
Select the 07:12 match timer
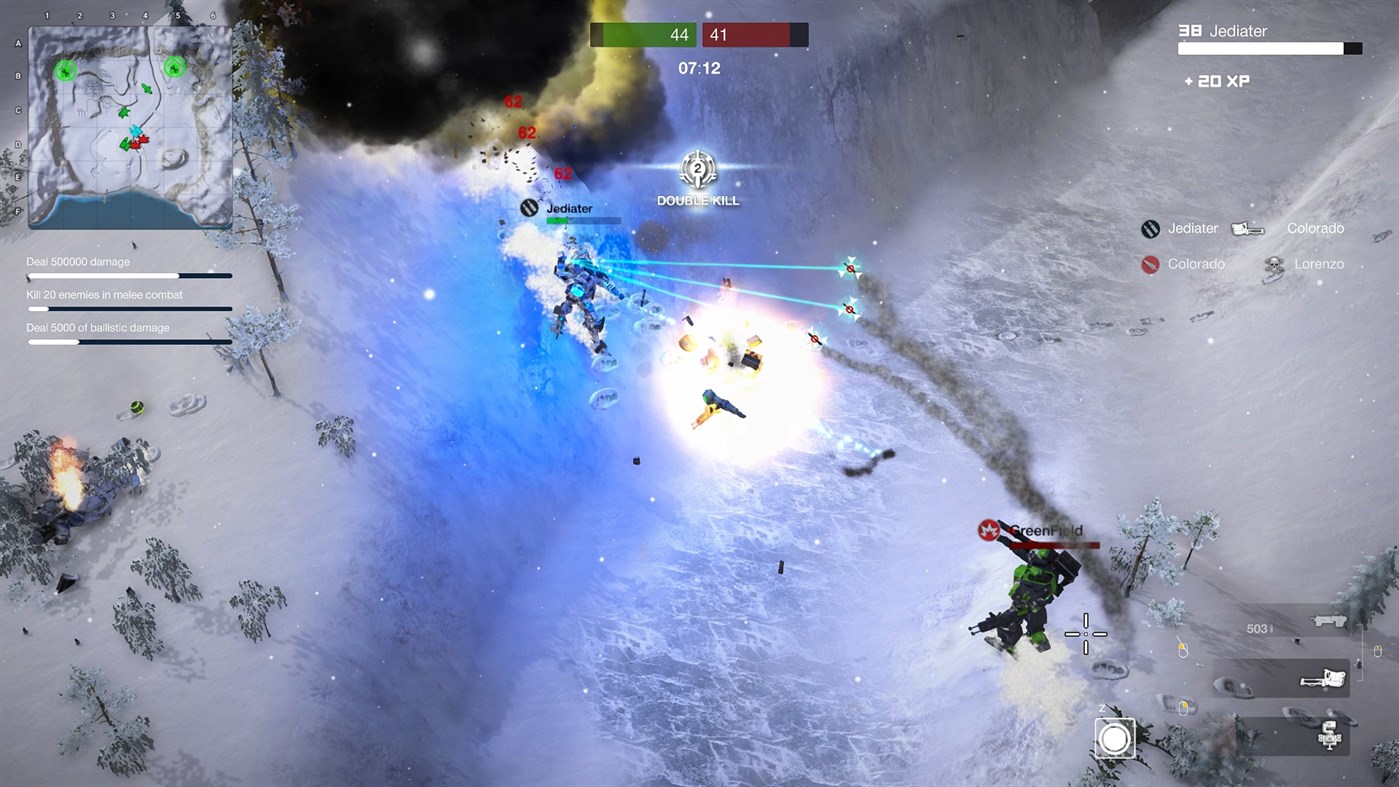698,68
